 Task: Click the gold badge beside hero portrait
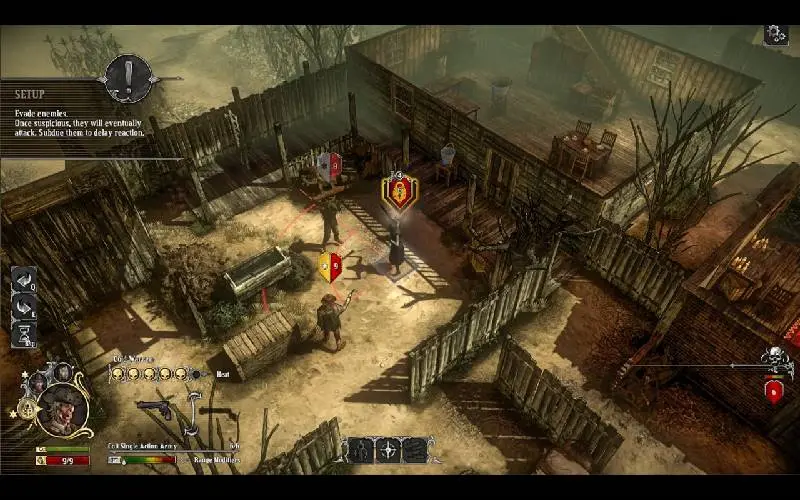24,408
